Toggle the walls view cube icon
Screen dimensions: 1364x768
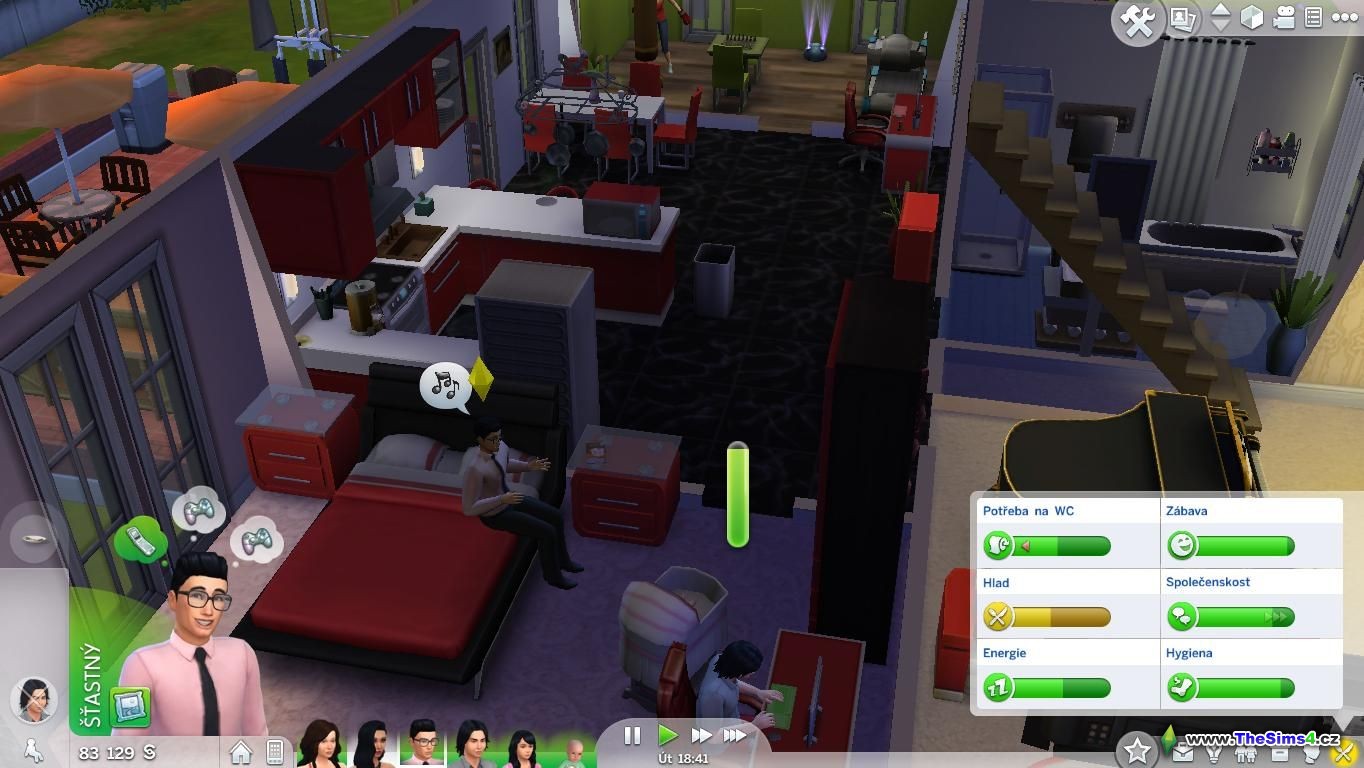pyautogui.click(x=1252, y=18)
